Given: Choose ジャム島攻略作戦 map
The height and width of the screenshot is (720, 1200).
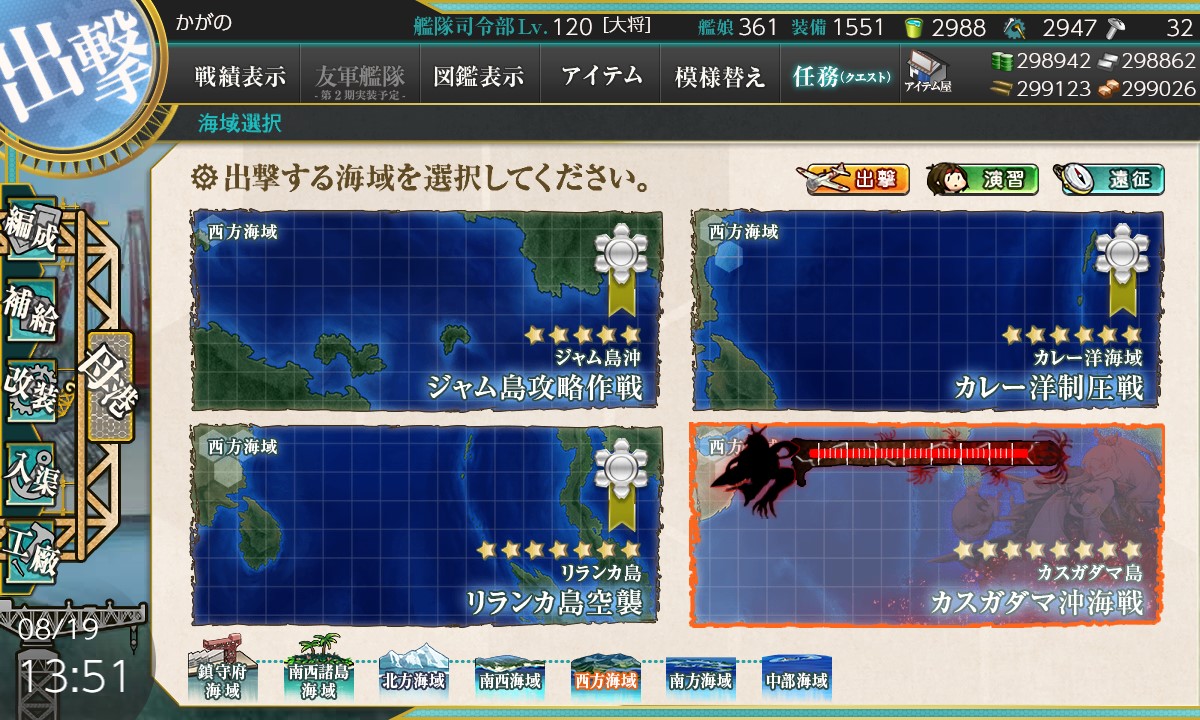Looking at the screenshot, I should (x=425, y=309).
